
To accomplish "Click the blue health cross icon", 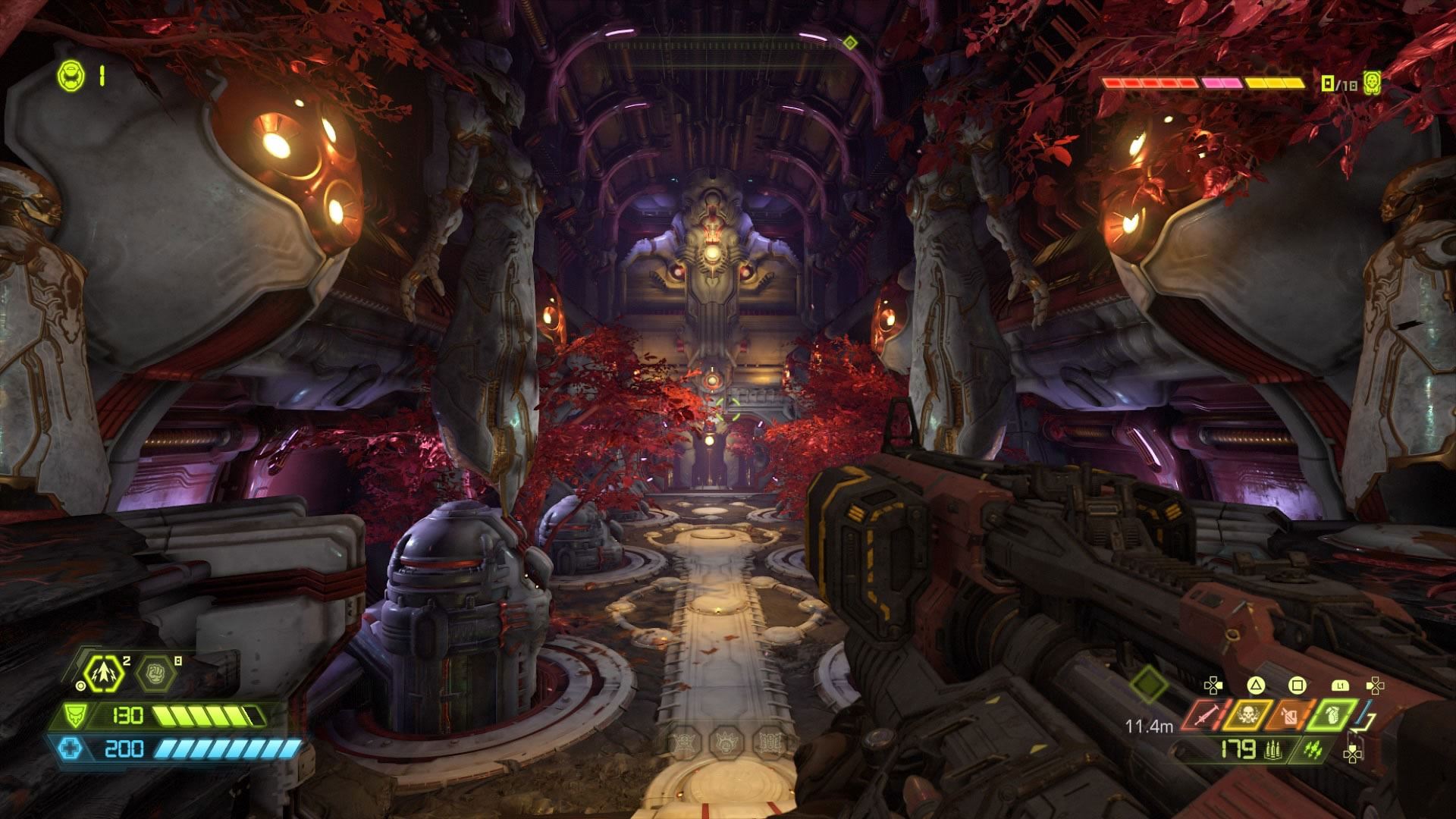I will pyautogui.click(x=71, y=749).
